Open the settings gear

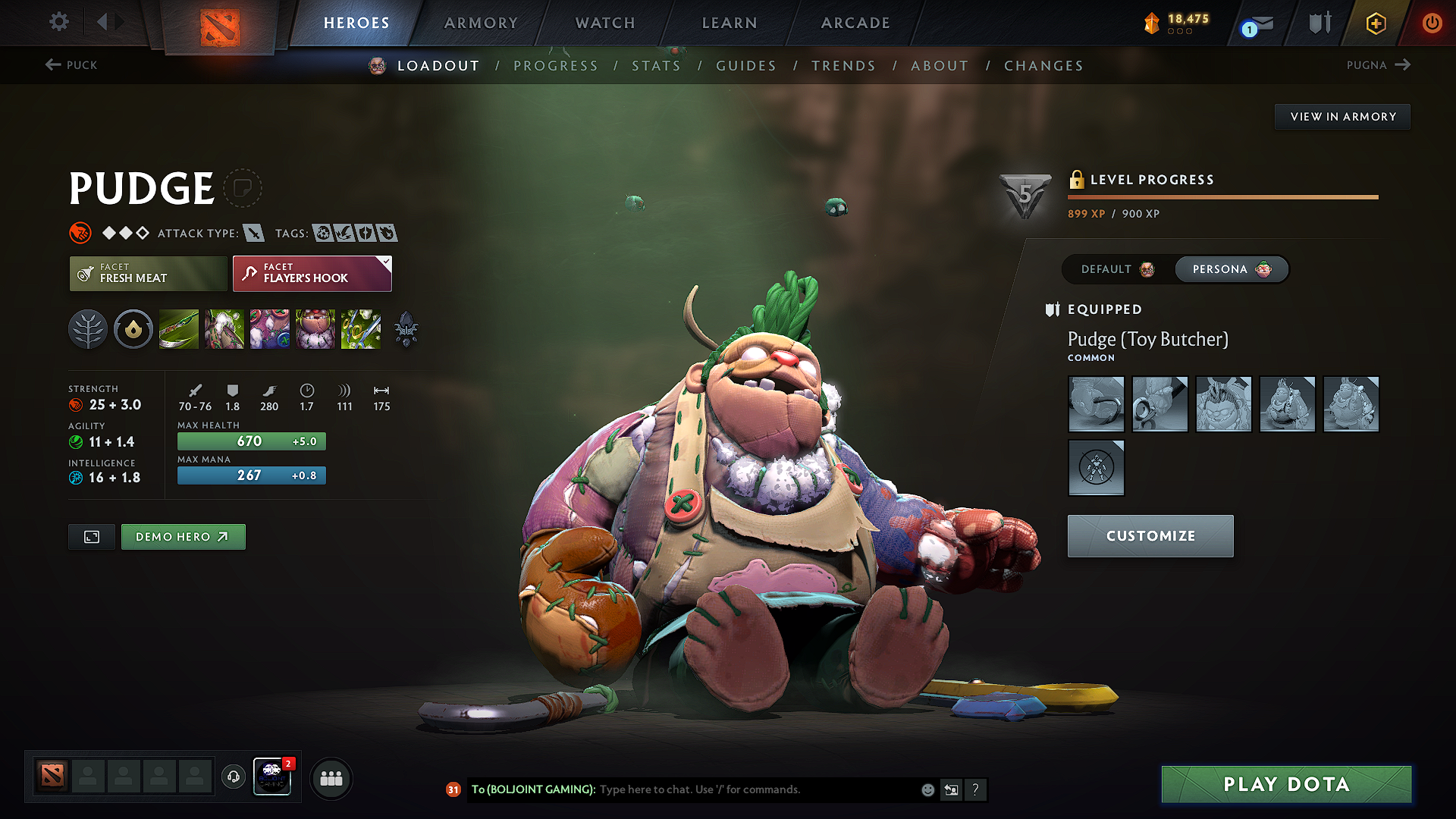58,22
